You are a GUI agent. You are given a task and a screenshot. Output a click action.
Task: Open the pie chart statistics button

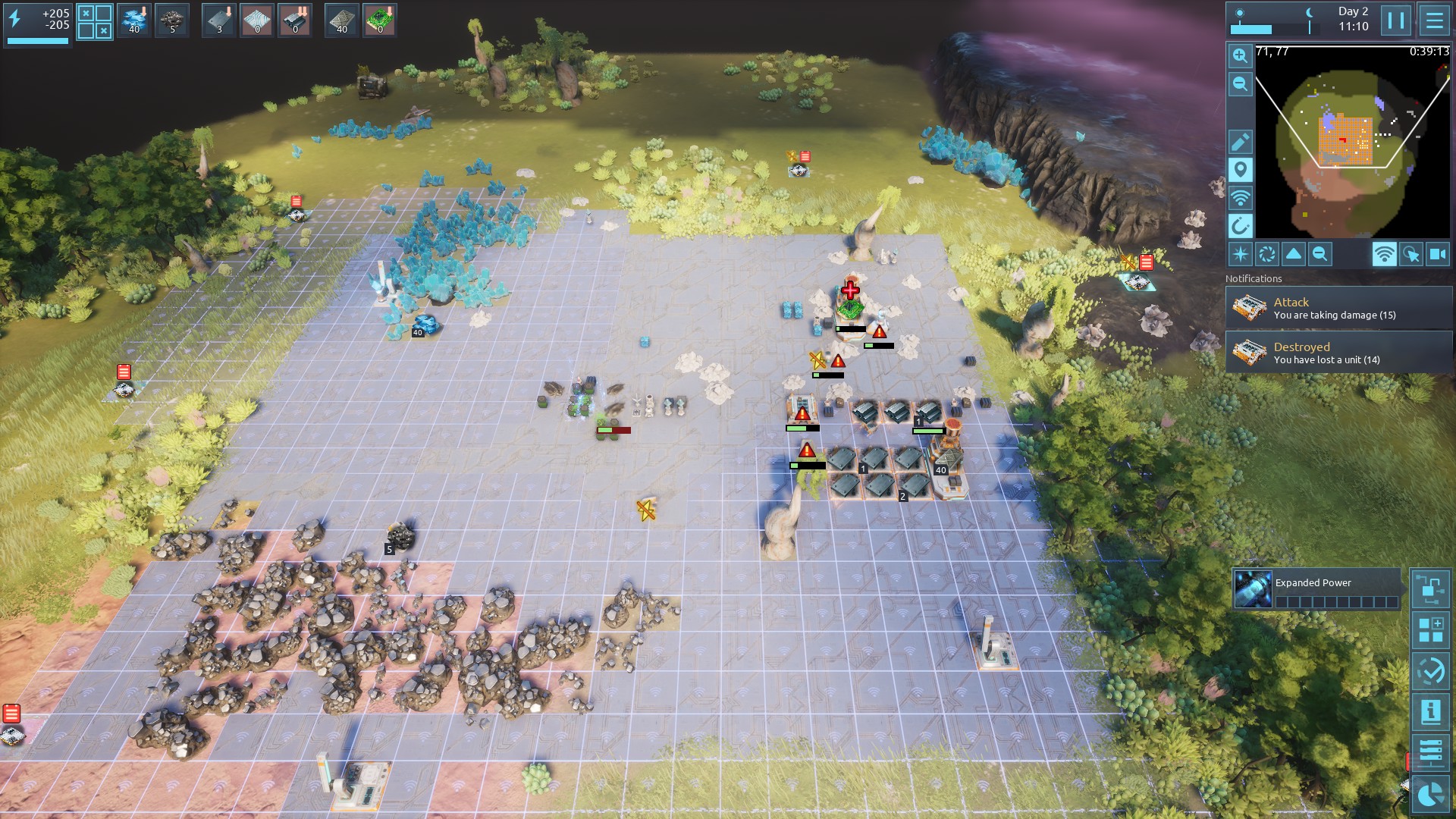[1430, 794]
